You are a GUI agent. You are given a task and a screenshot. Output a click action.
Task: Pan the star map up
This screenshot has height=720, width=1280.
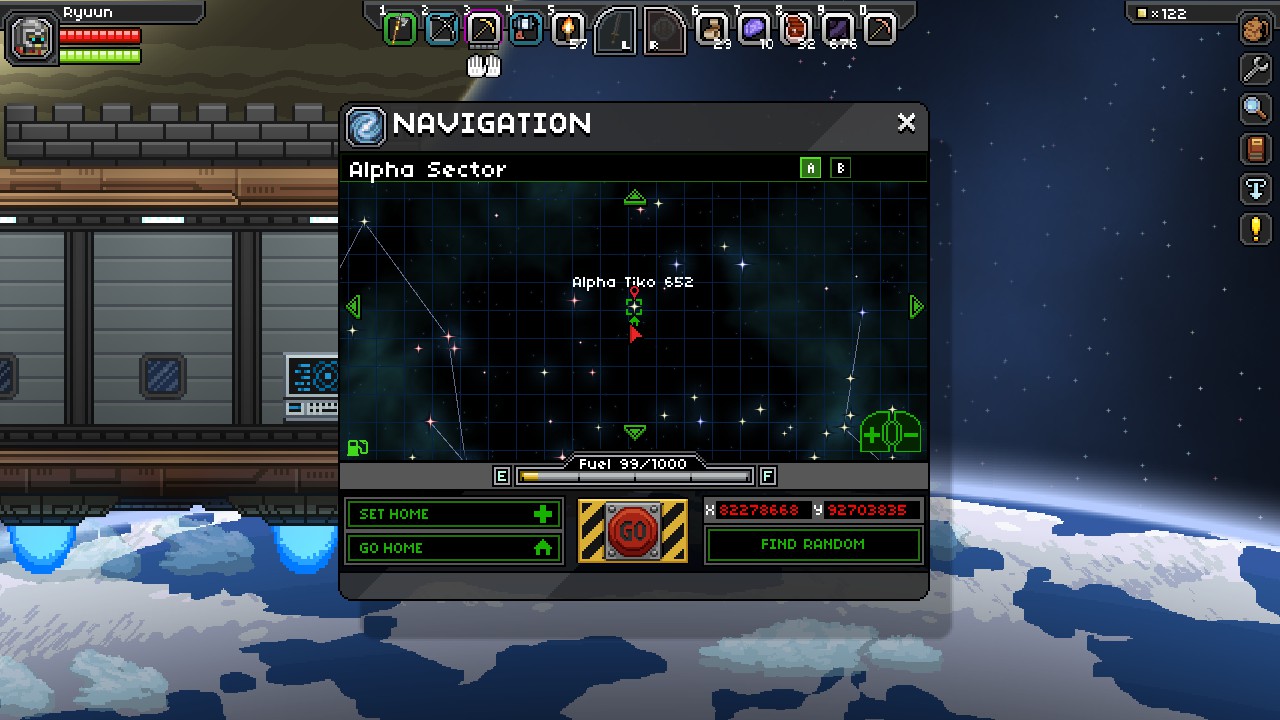click(634, 197)
